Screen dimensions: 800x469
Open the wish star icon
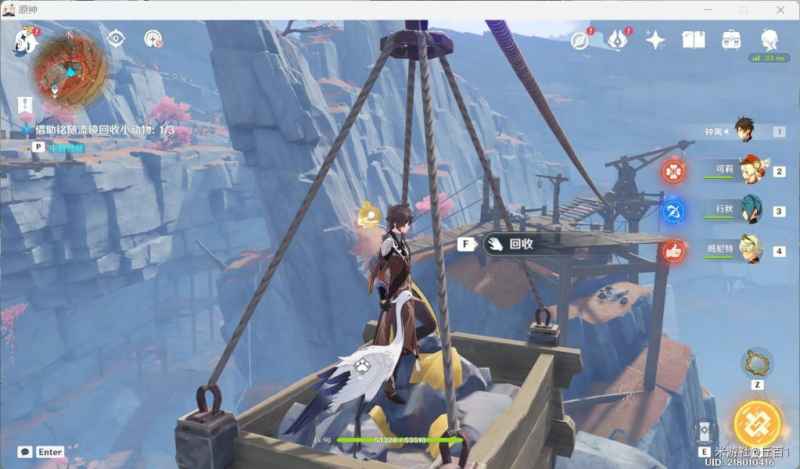[x=656, y=40]
